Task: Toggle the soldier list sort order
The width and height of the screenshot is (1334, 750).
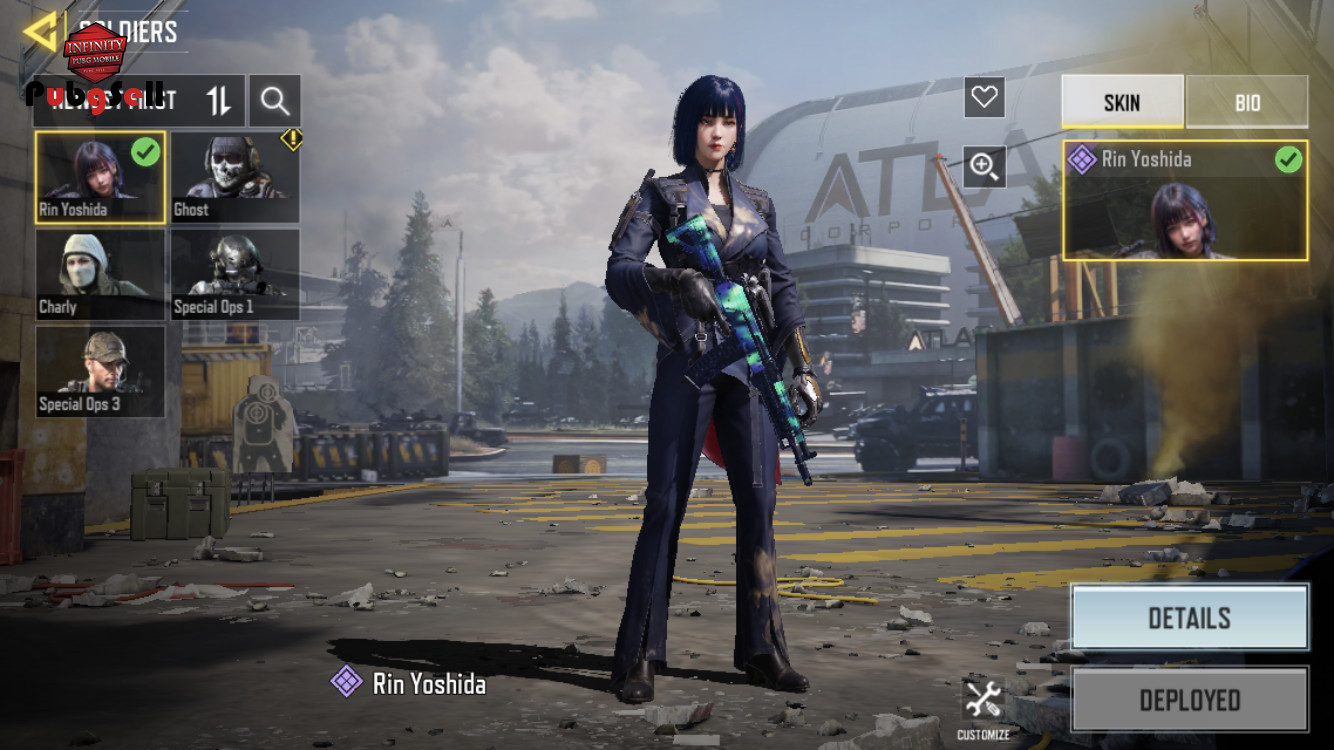Action: click(219, 100)
